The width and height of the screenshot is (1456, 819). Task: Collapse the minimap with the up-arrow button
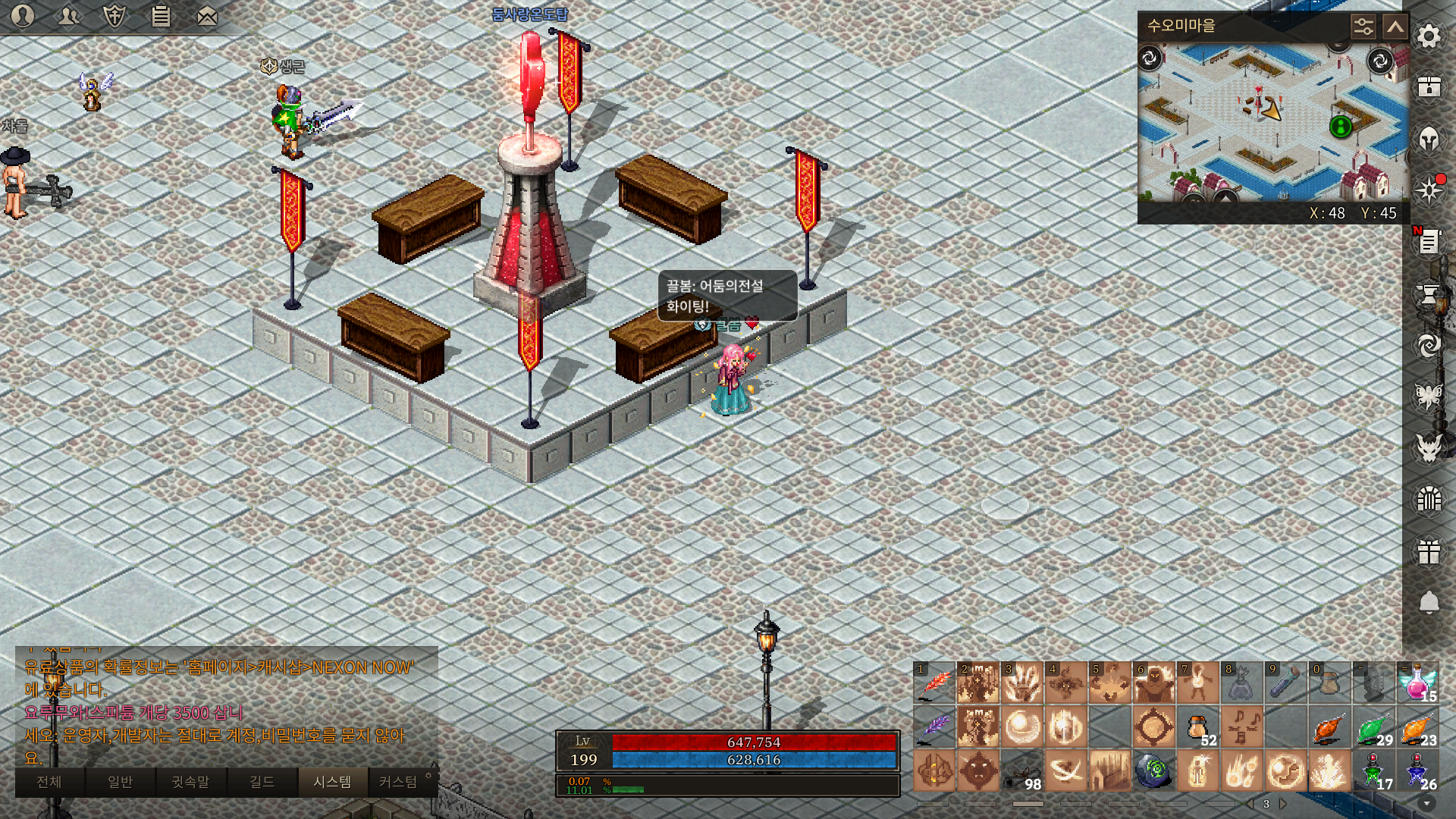[1395, 27]
